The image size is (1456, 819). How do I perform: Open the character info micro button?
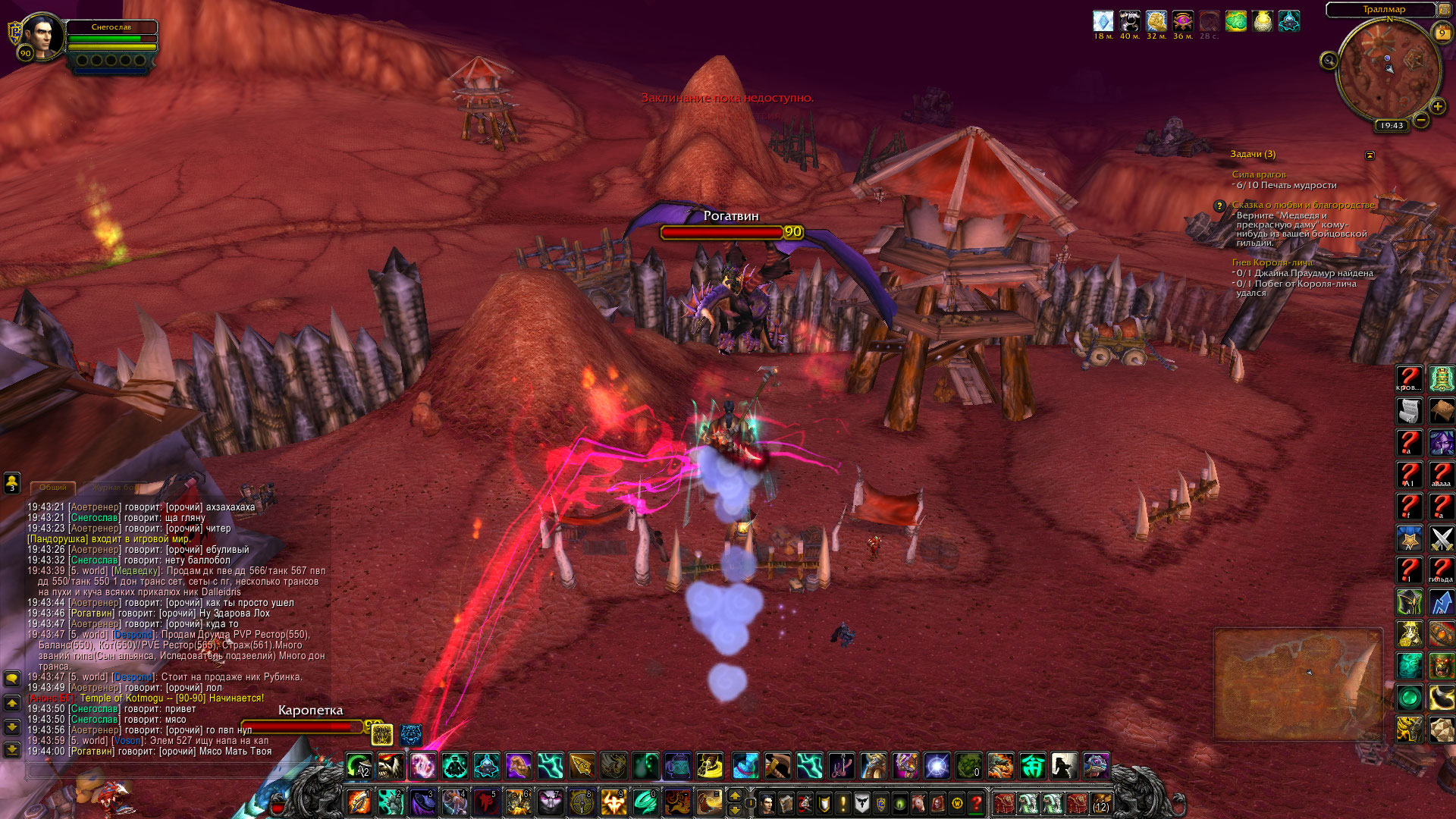(767, 802)
